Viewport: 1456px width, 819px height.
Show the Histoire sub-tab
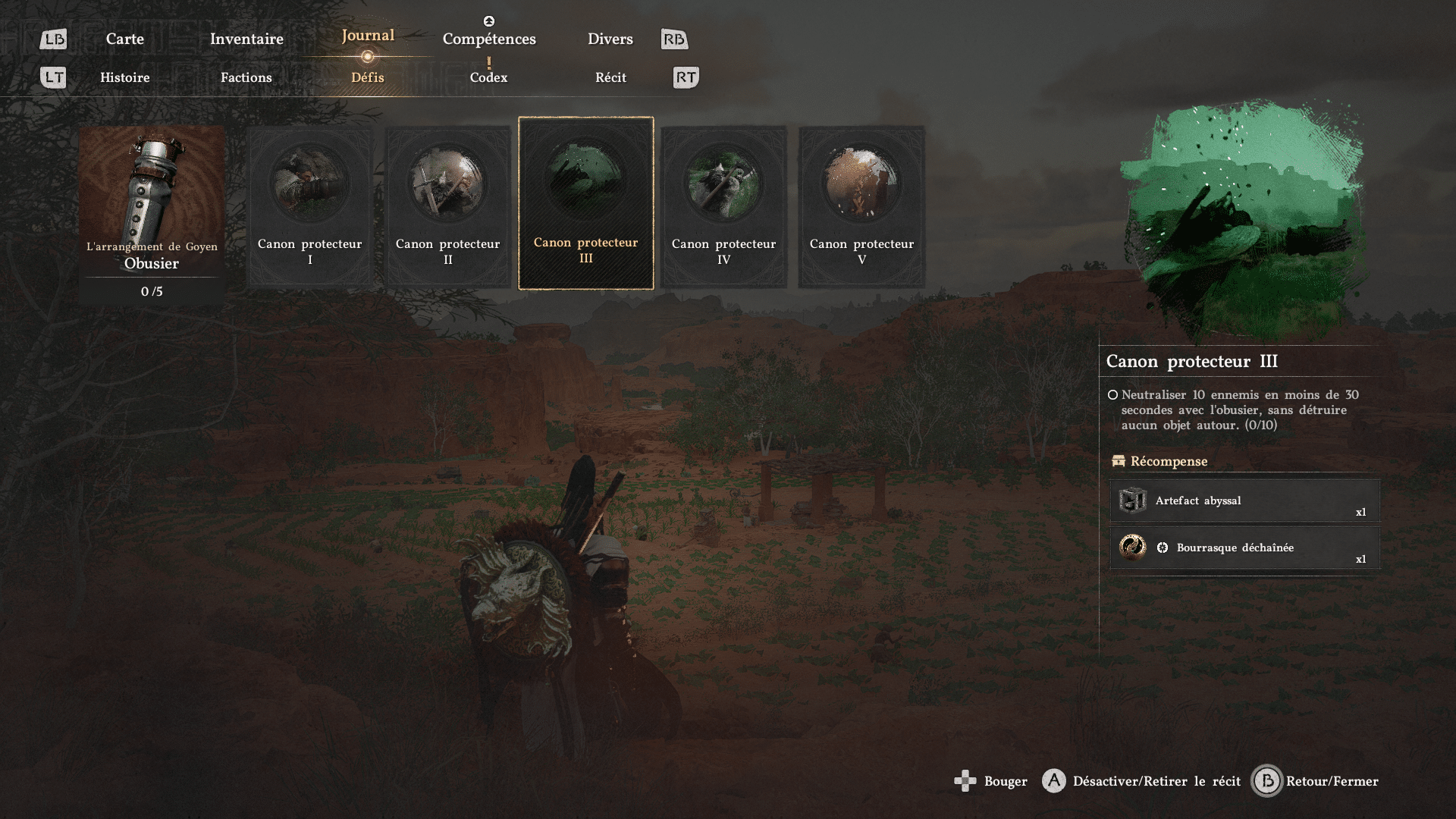(125, 77)
